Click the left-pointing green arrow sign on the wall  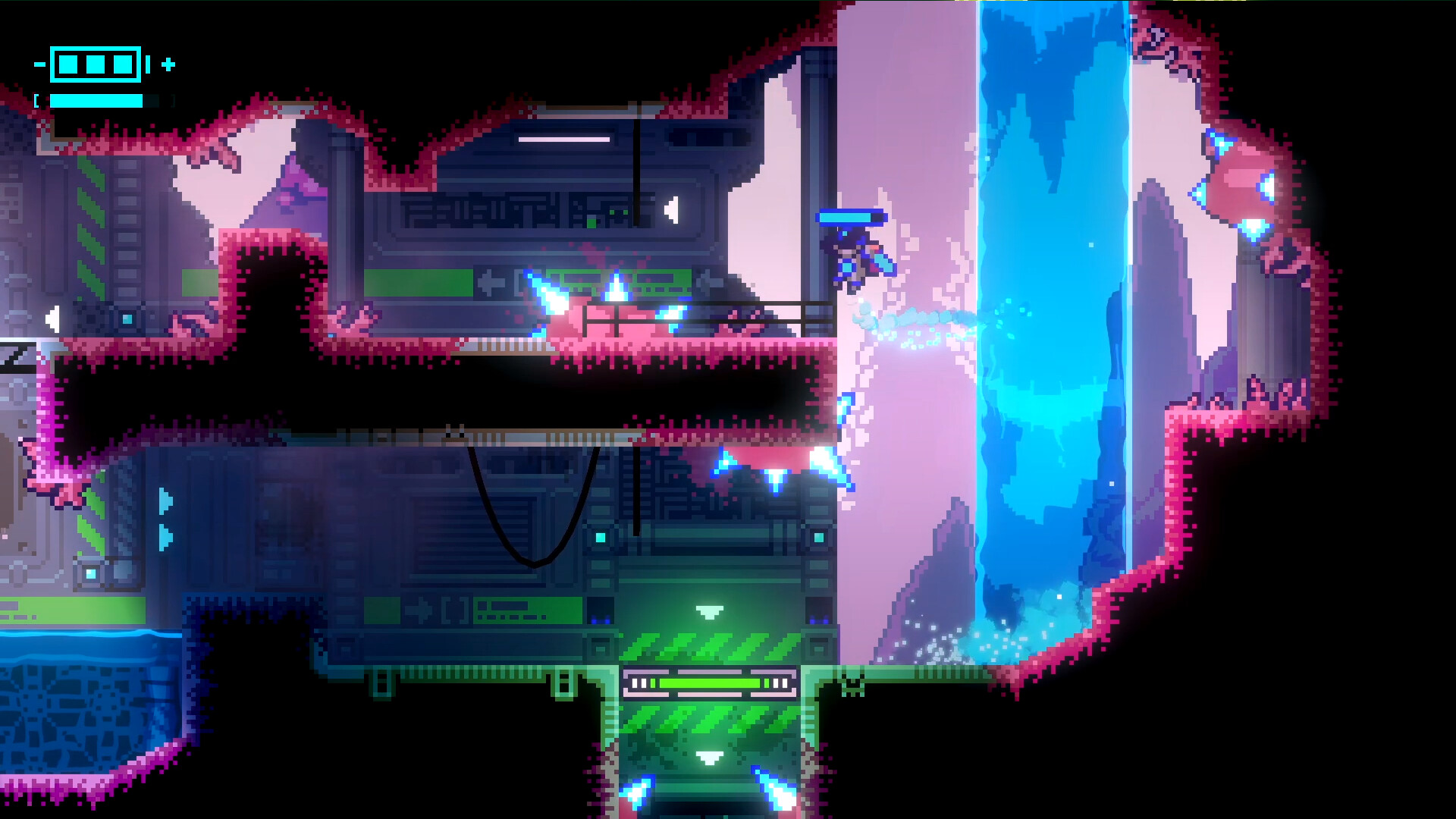(x=491, y=284)
